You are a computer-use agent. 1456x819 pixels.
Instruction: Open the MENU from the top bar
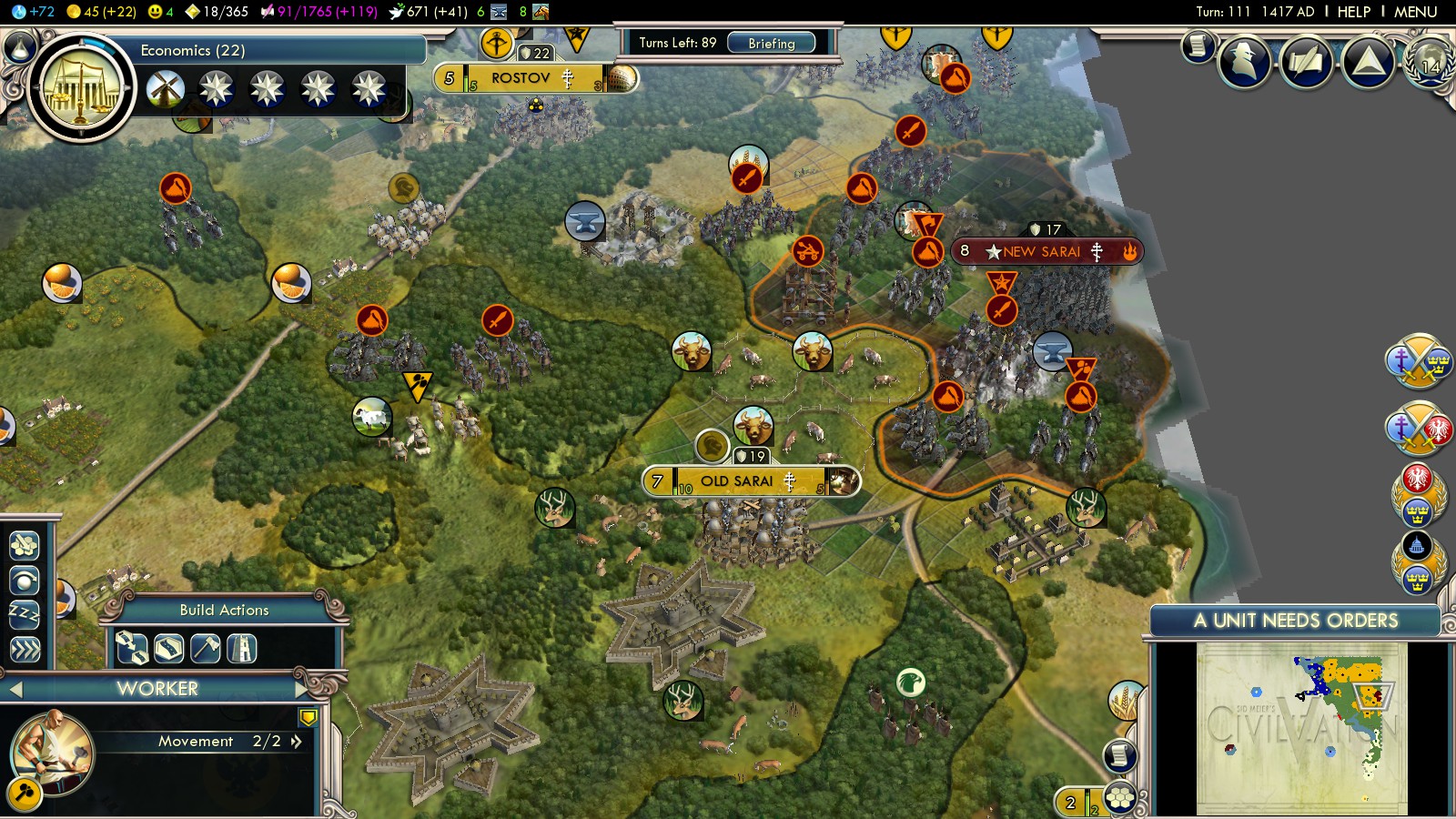(1415, 12)
